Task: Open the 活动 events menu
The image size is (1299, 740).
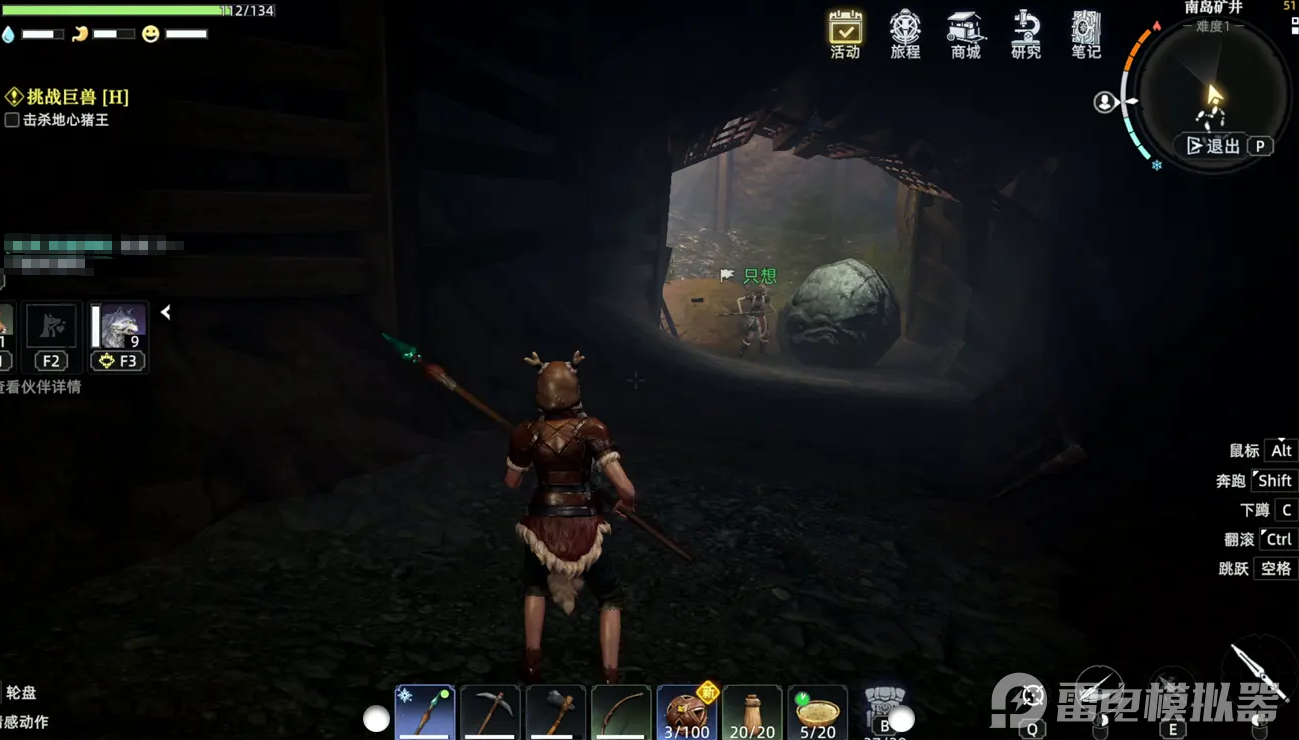Action: pyautogui.click(x=845, y=33)
